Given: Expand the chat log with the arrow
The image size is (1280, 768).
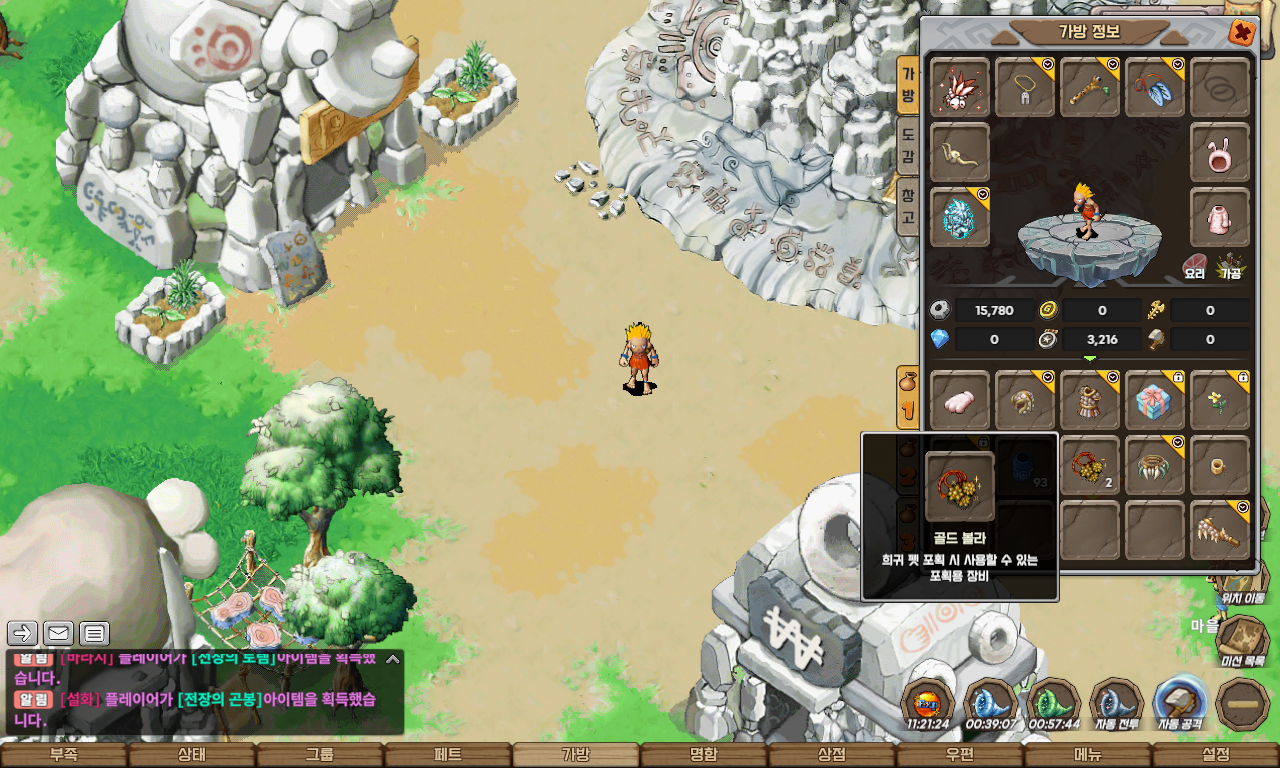Looking at the screenshot, I should click(393, 659).
